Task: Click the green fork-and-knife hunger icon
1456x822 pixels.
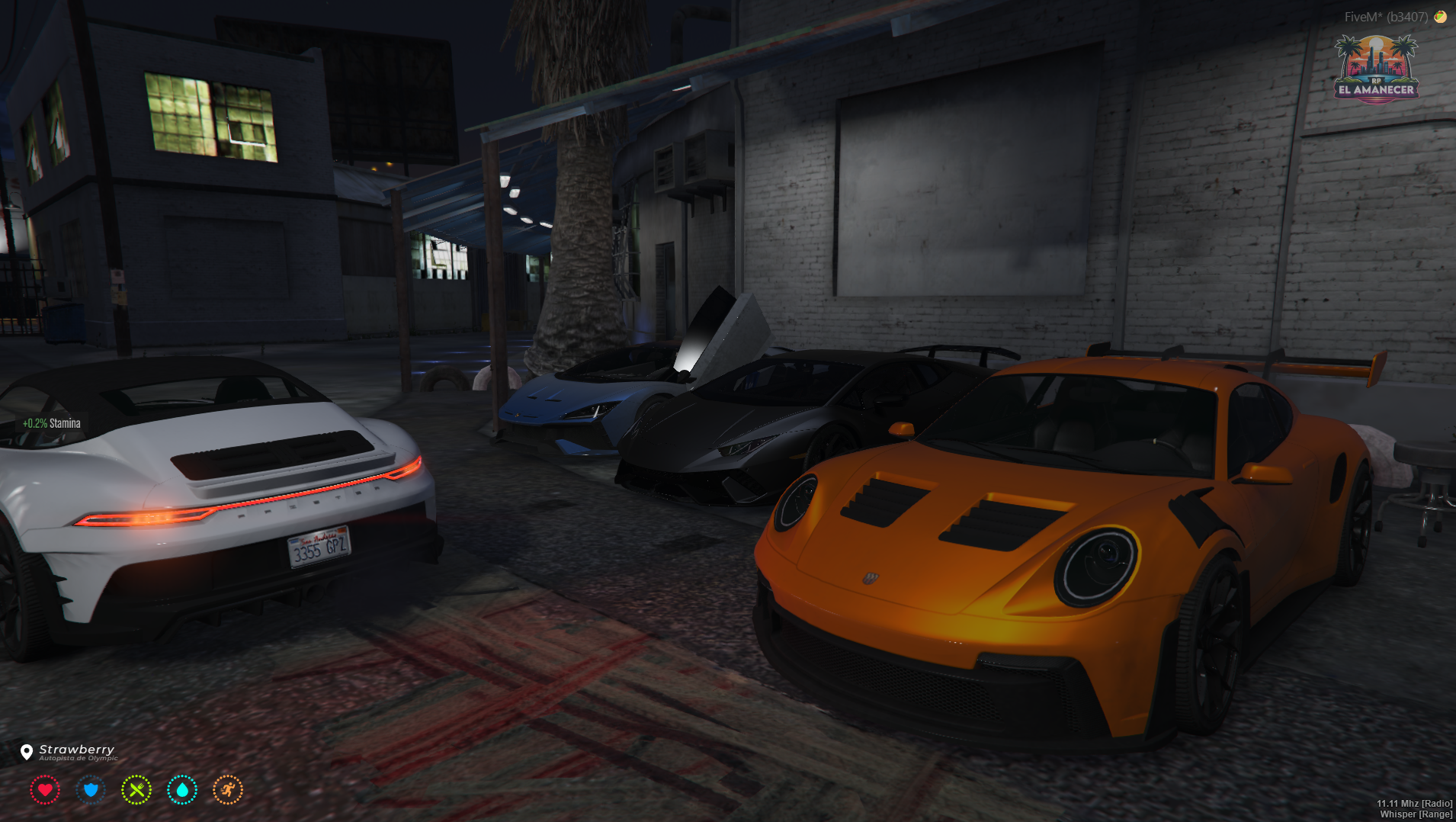Action: (136, 790)
